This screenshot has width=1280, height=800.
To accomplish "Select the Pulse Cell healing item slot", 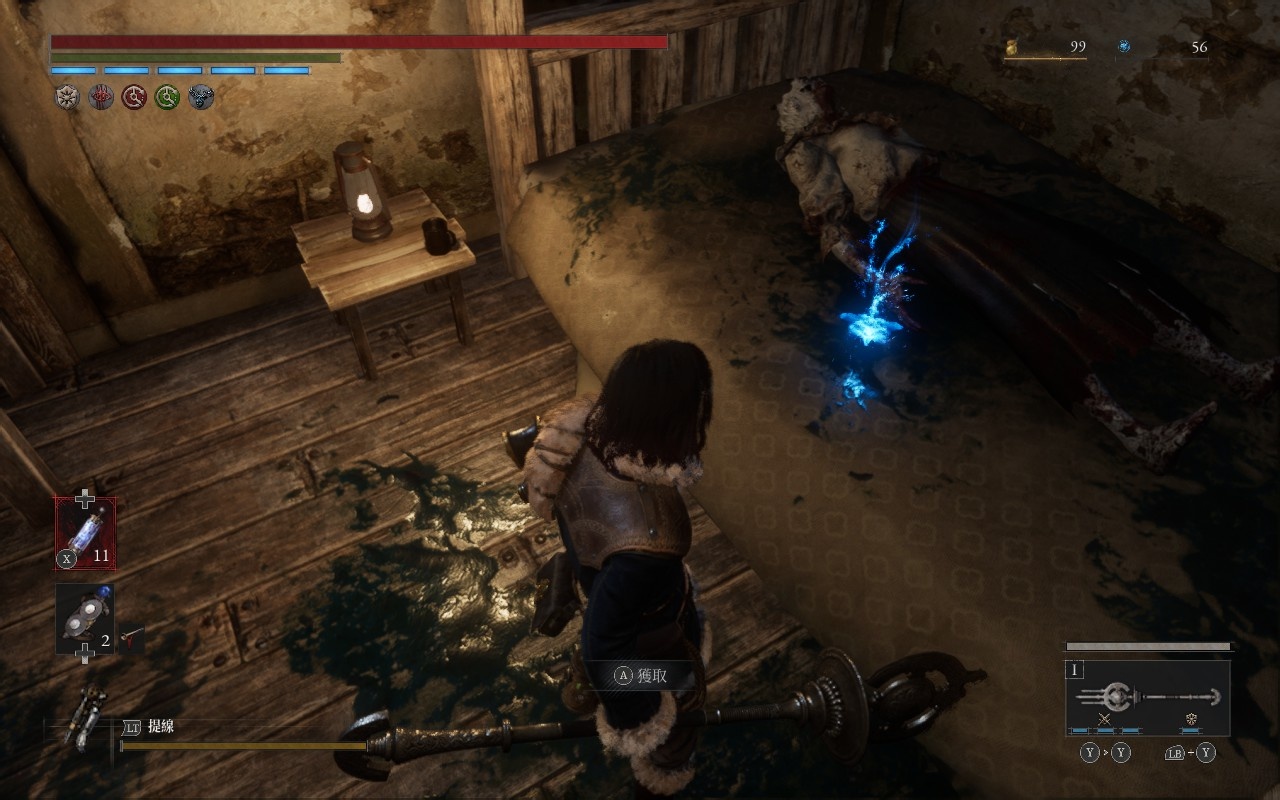I will [85, 532].
